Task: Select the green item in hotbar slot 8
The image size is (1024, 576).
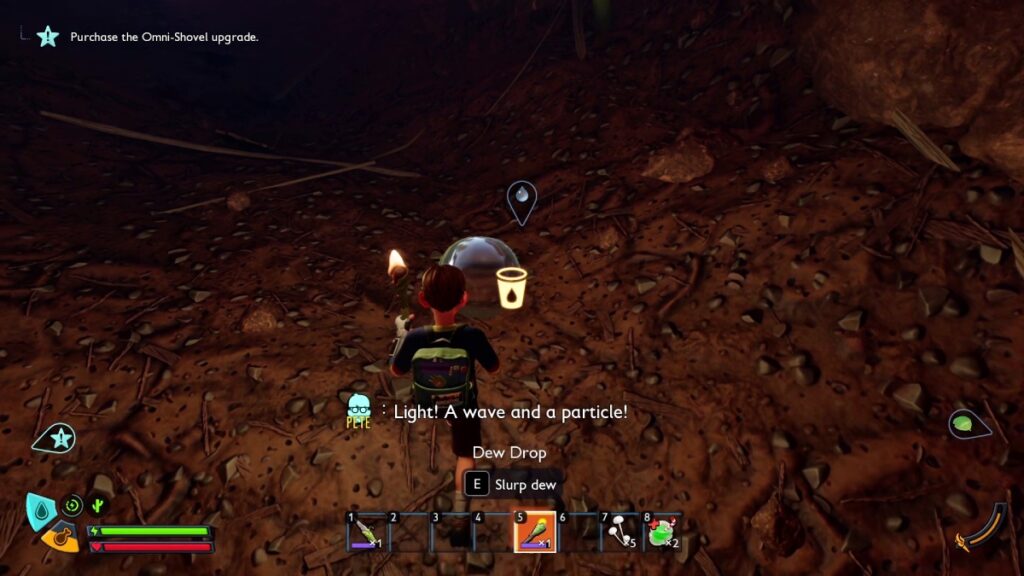Action: coord(663,531)
